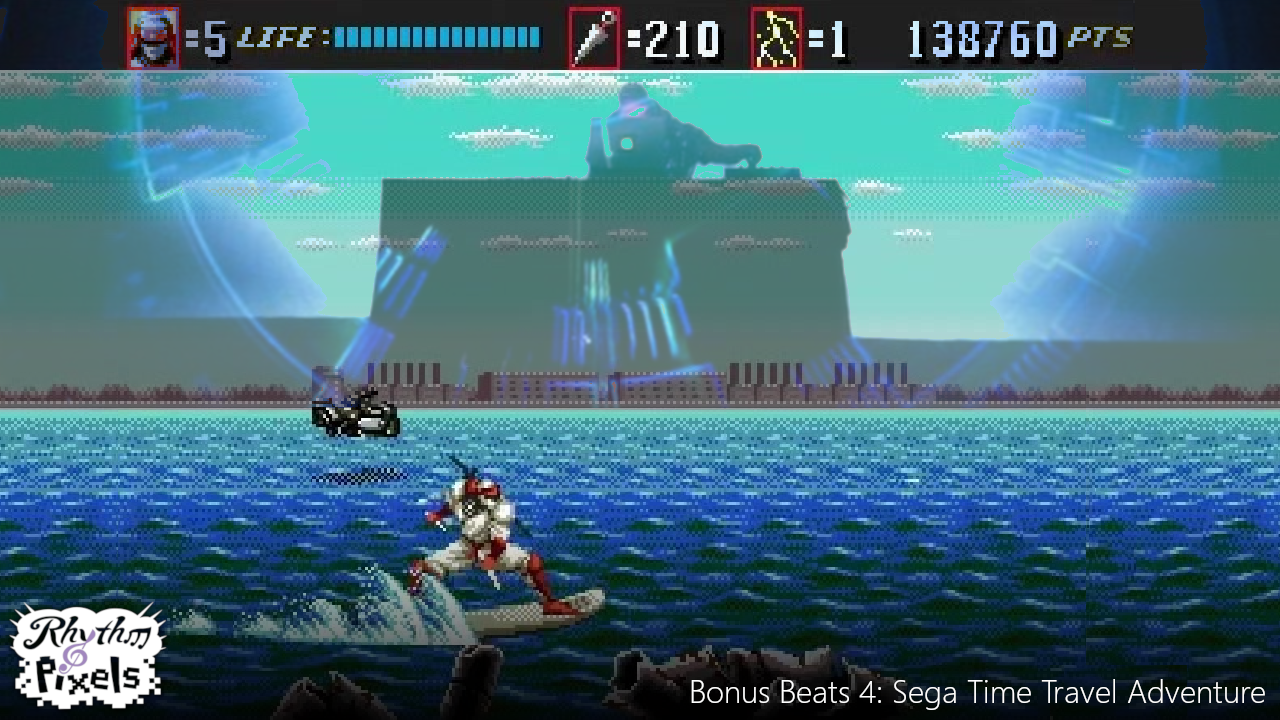The height and width of the screenshot is (720, 1280).
Task: Click the Rhythm & Pixels channel logo
Action: (86, 656)
